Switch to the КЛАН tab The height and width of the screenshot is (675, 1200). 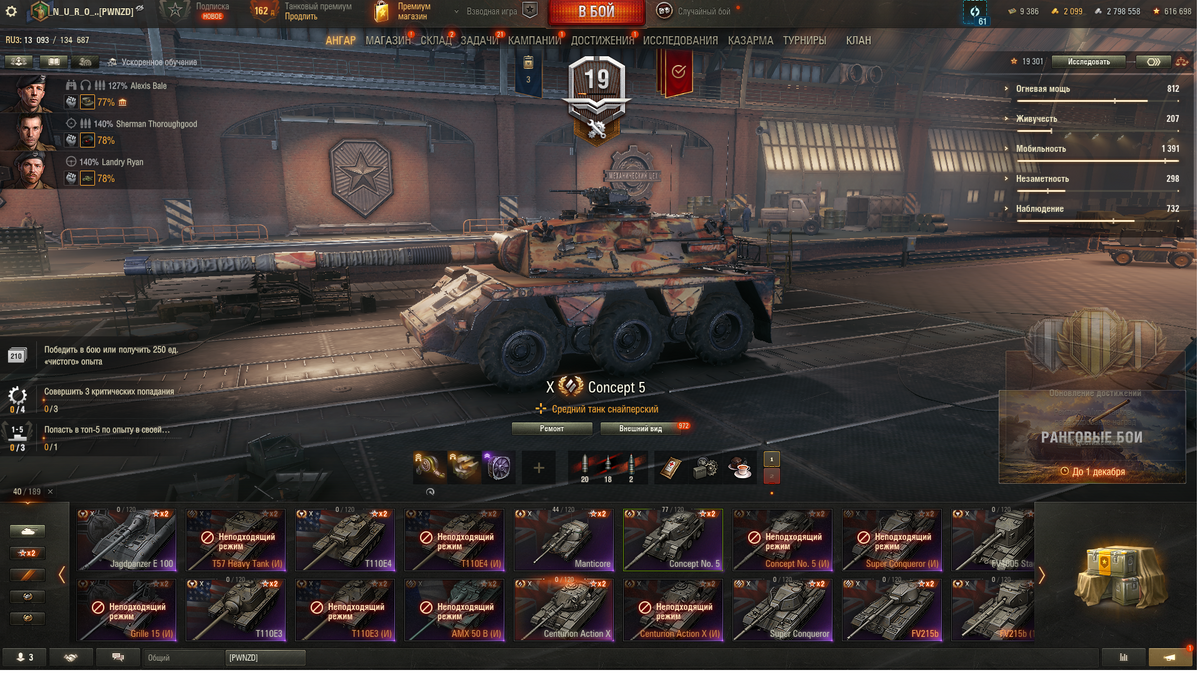tap(858, 41)
